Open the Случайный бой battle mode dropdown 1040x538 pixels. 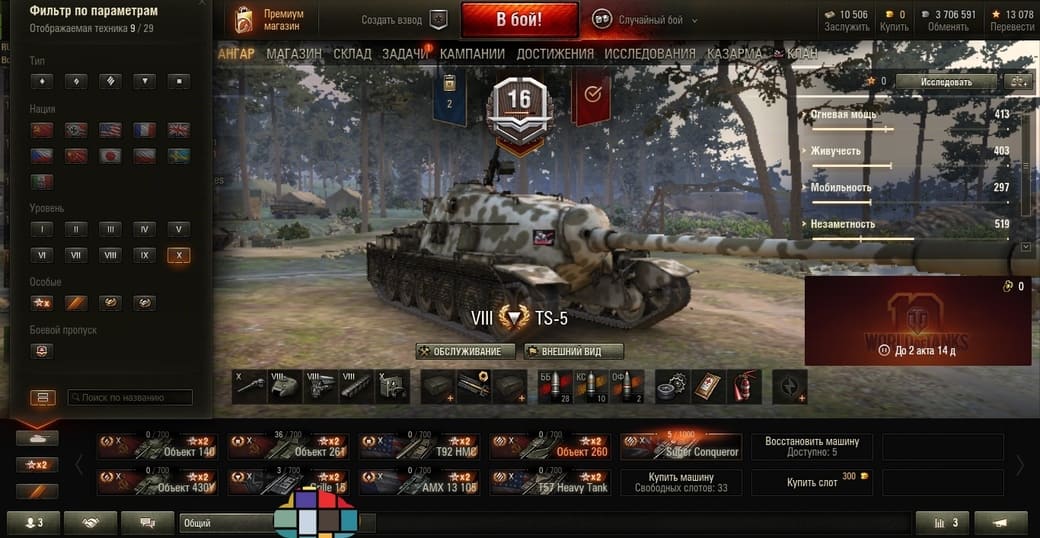[x=645, y=20]
